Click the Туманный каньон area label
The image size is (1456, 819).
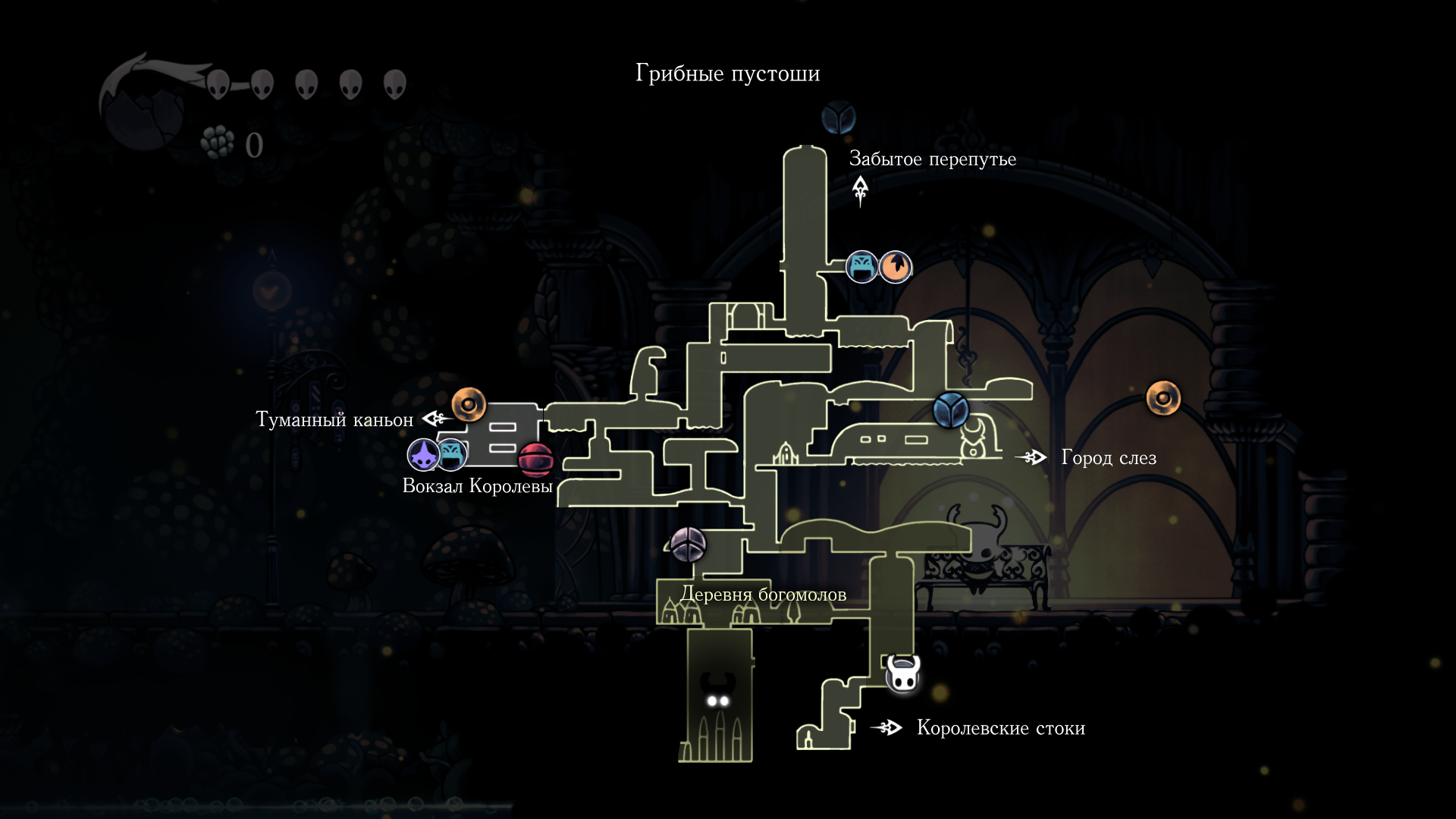pos(334,419)
